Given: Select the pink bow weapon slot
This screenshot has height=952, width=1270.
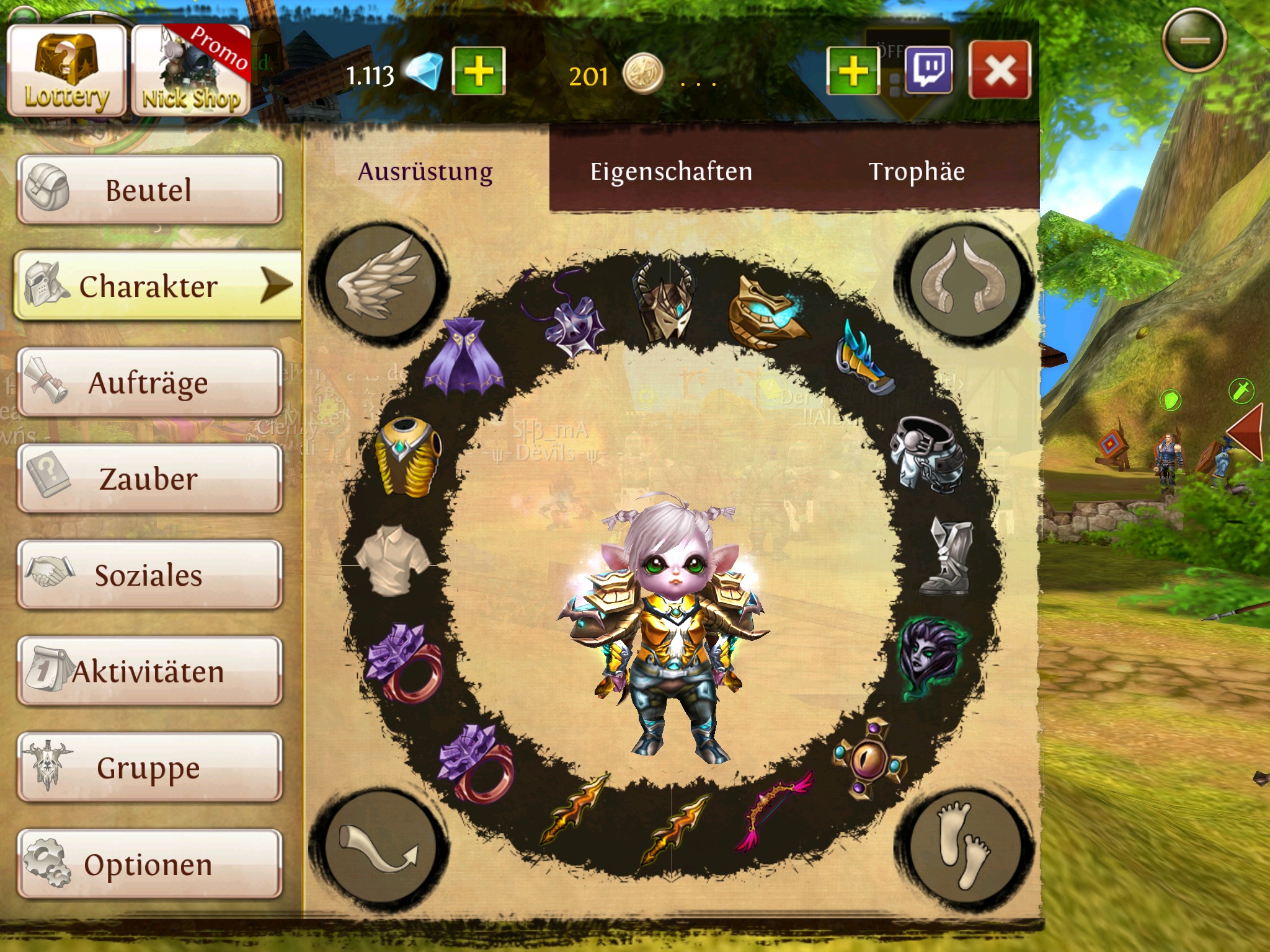Looking at the screenshot, I should (772, 809).
